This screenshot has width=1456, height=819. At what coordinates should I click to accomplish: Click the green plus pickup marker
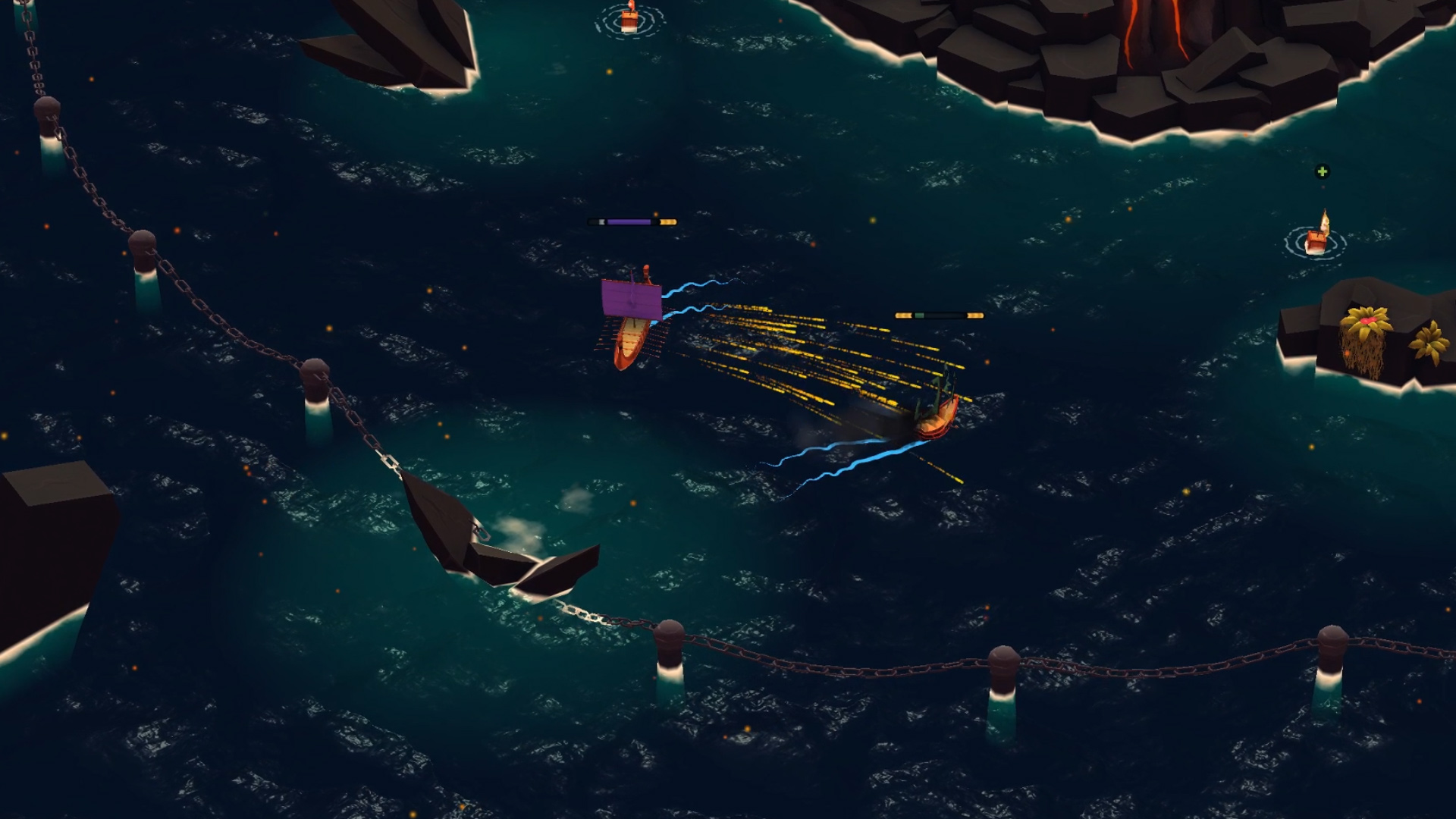(x=1324, y=172)
